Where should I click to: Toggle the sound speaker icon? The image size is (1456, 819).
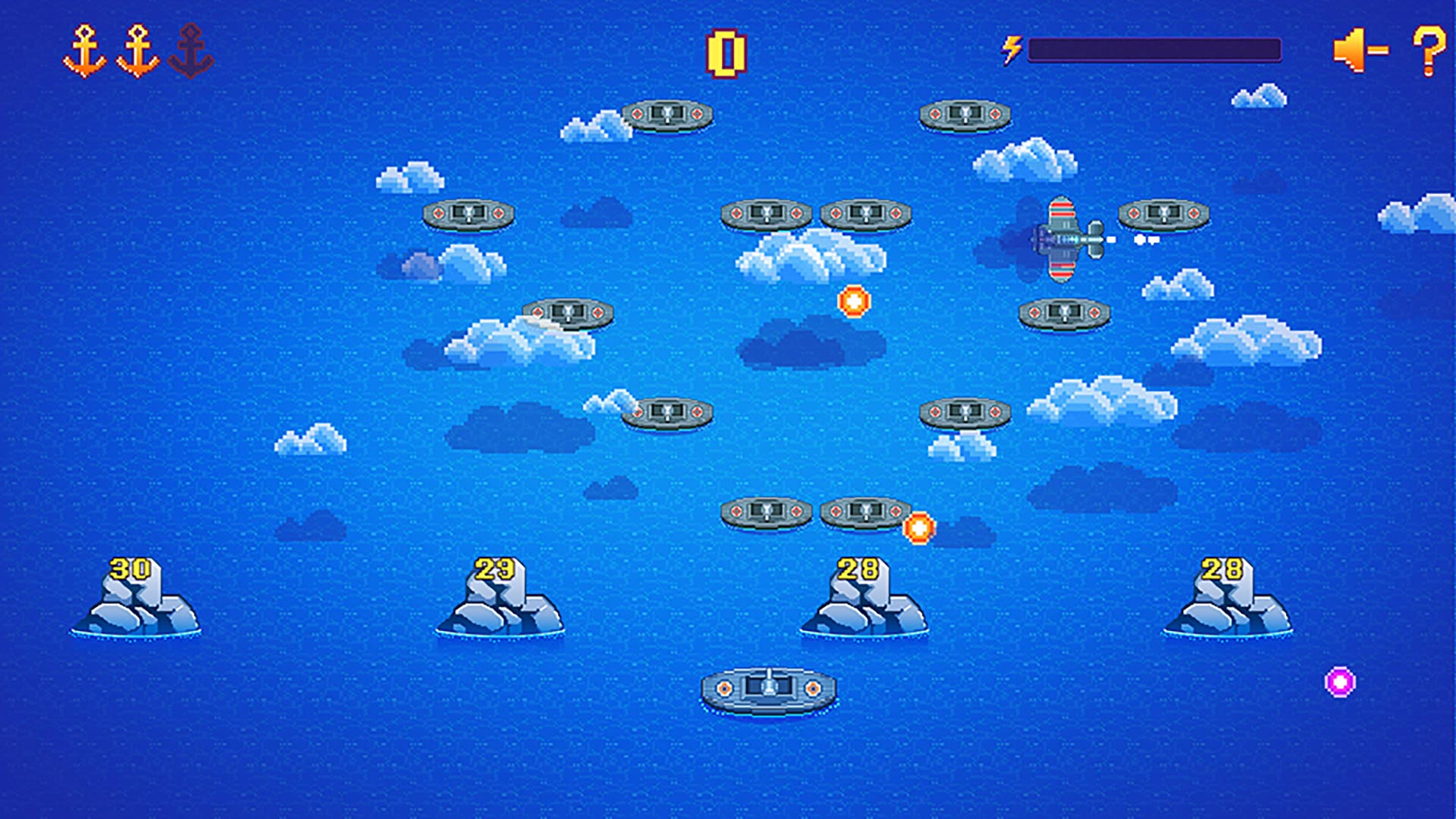tap(1360, 51)
